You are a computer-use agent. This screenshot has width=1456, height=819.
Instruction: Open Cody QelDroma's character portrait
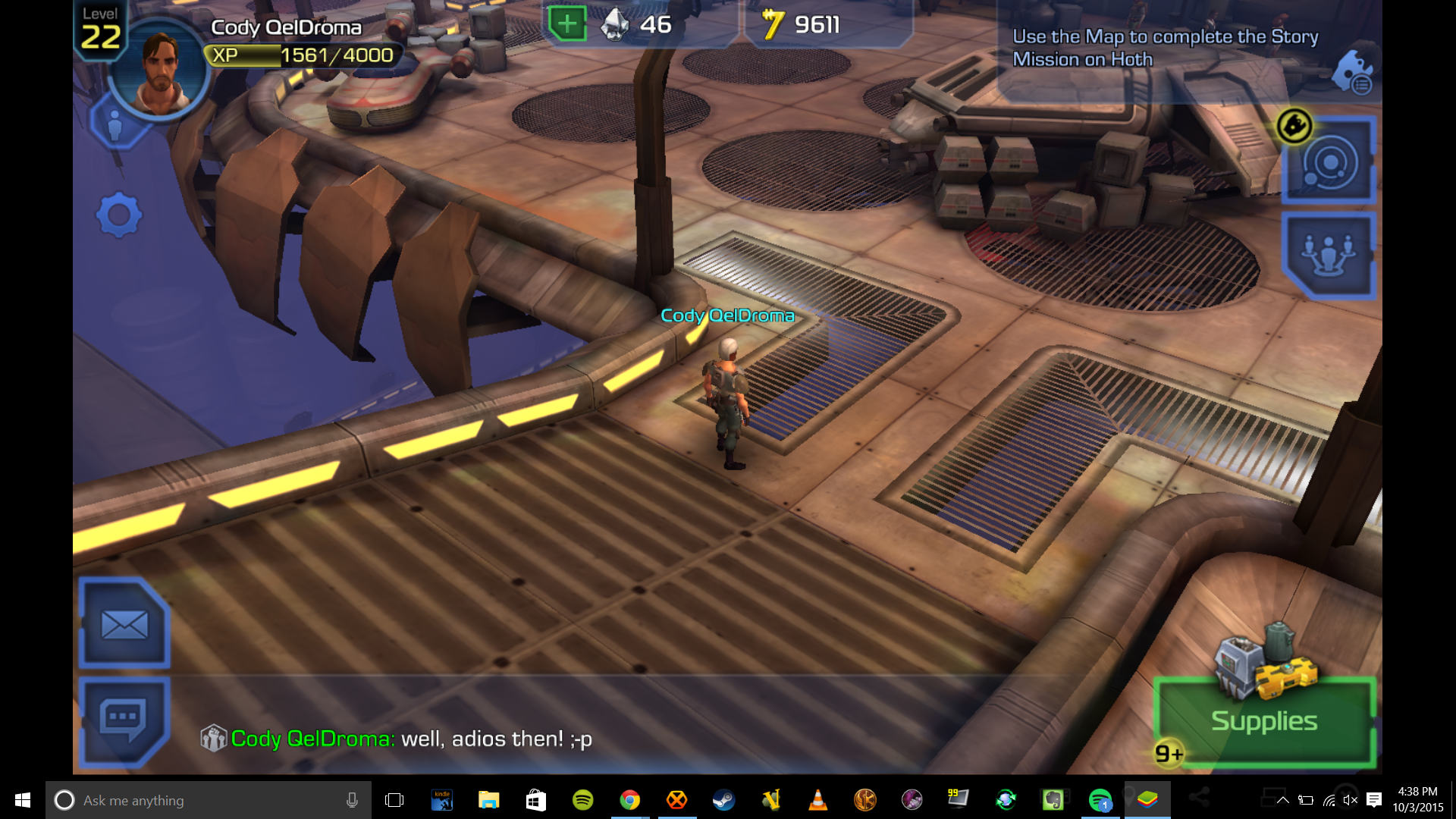tap(161, 74)
